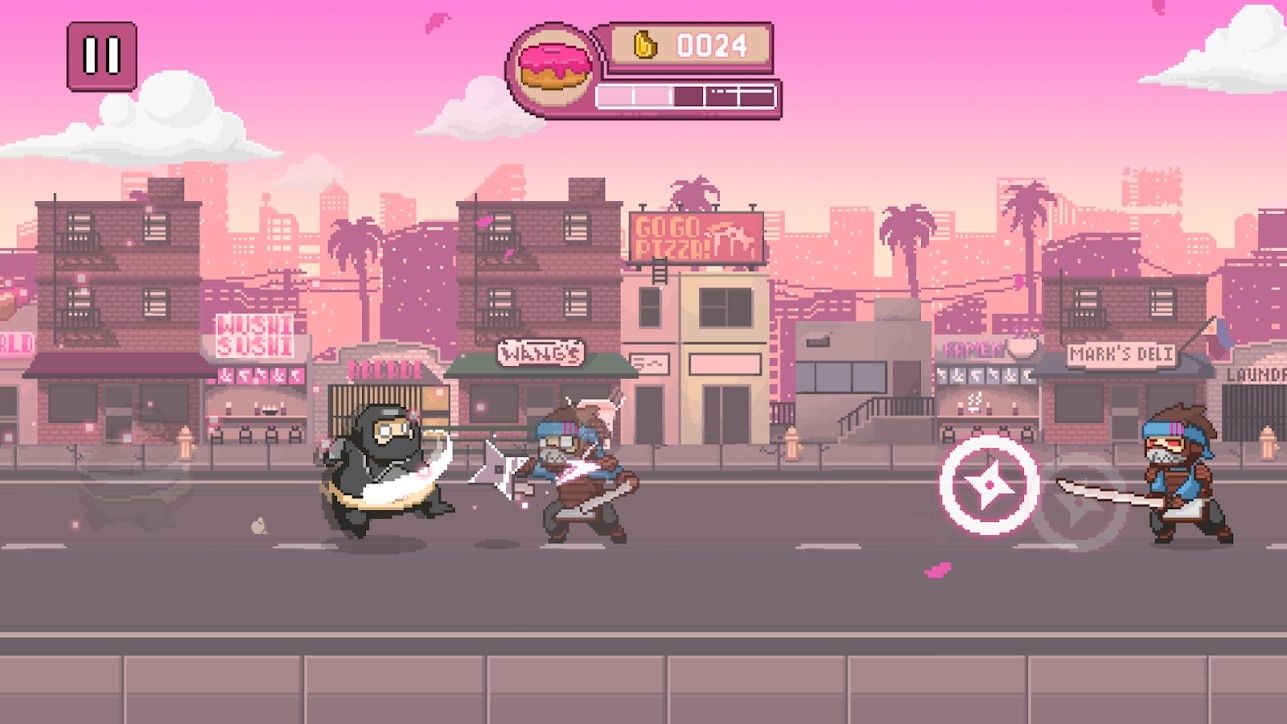Click the red-masked enemy ninja on the right
Image resolution: width=1287 pixels, height=724 pixels.
click(1180, 470)
